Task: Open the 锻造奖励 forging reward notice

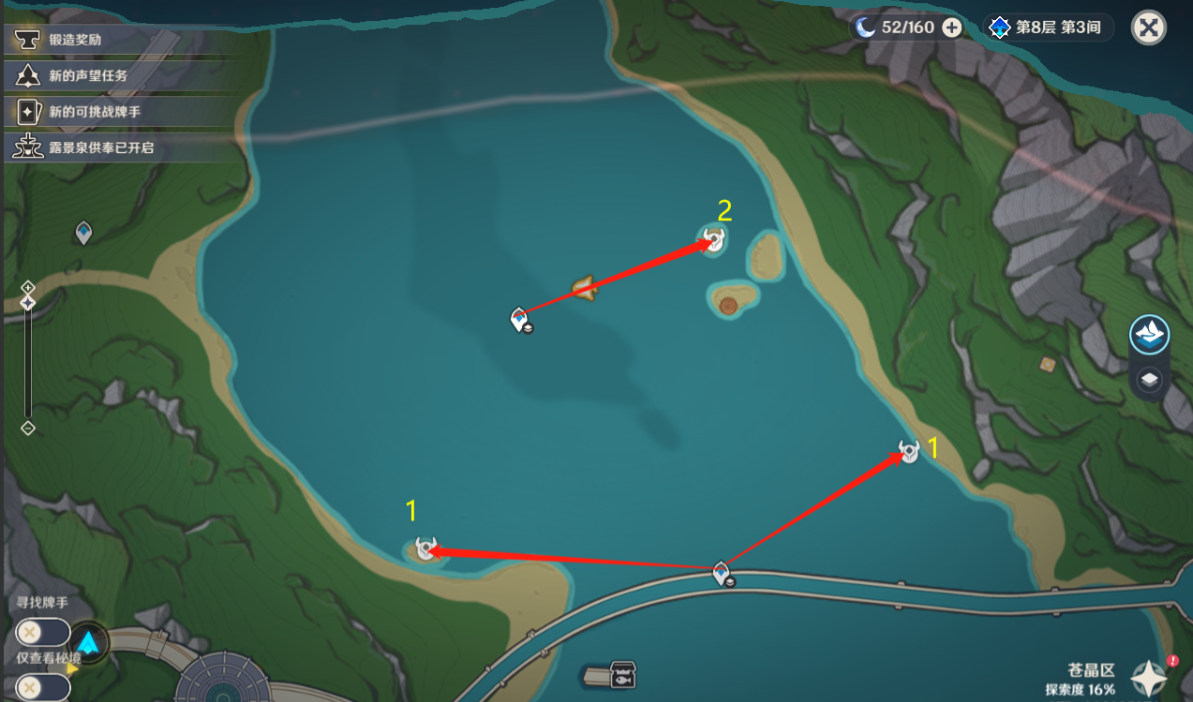Action: pos(75,40)
